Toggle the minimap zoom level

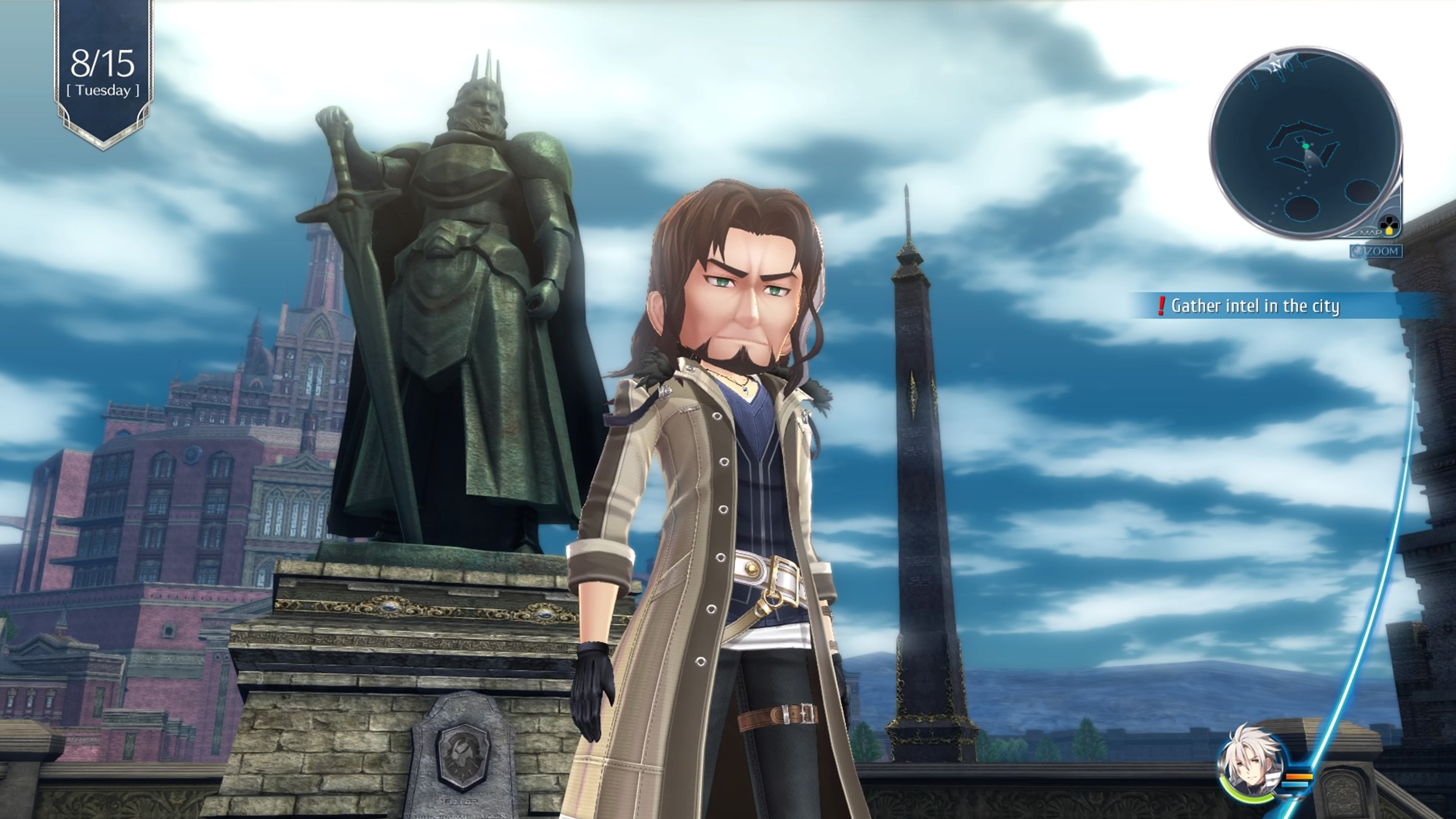tap(1379, 251)
